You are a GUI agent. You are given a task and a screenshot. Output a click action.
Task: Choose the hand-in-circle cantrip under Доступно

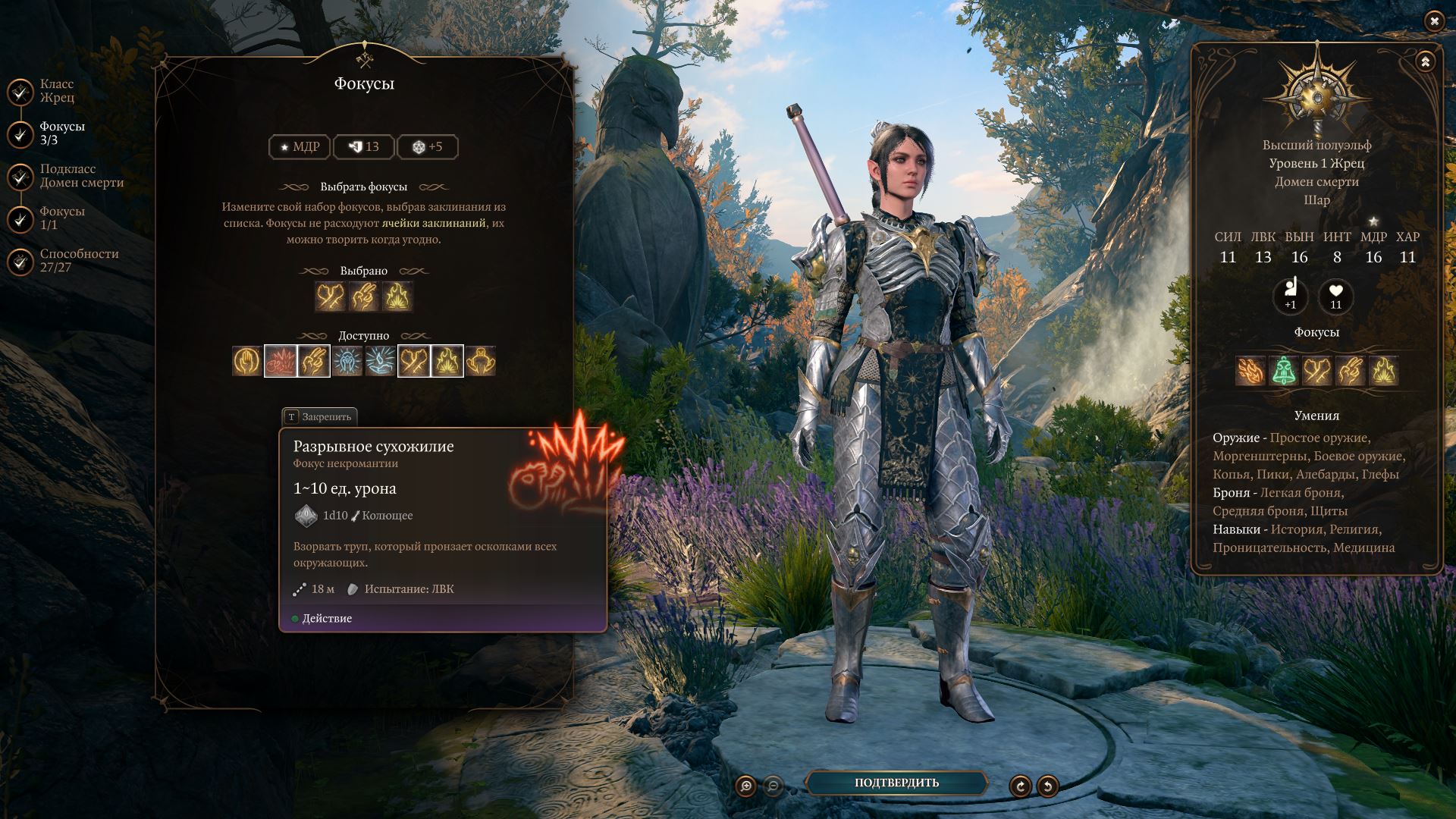tap(247, 361)
